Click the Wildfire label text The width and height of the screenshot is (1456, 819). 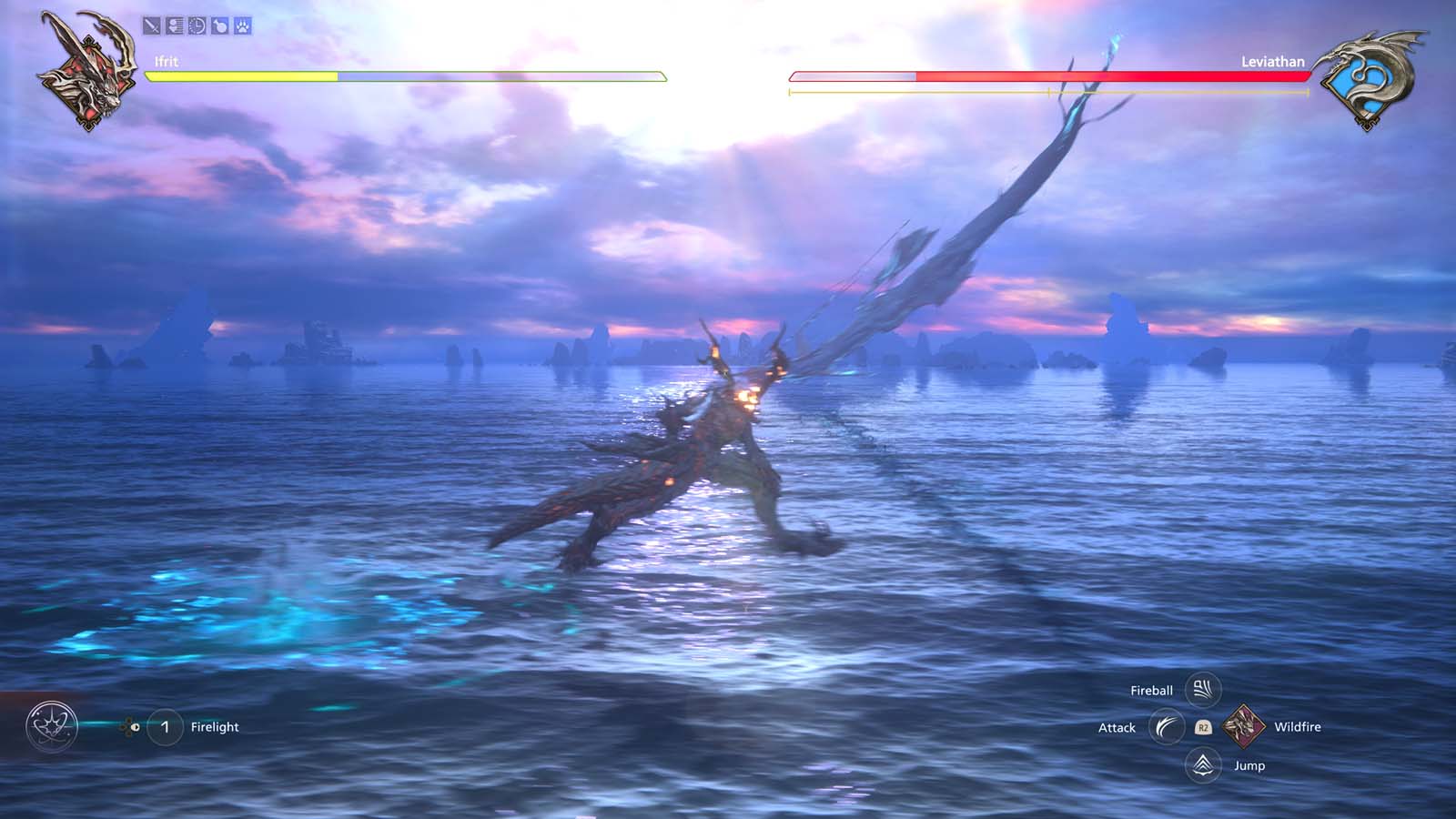click(x=1298, y=727)
